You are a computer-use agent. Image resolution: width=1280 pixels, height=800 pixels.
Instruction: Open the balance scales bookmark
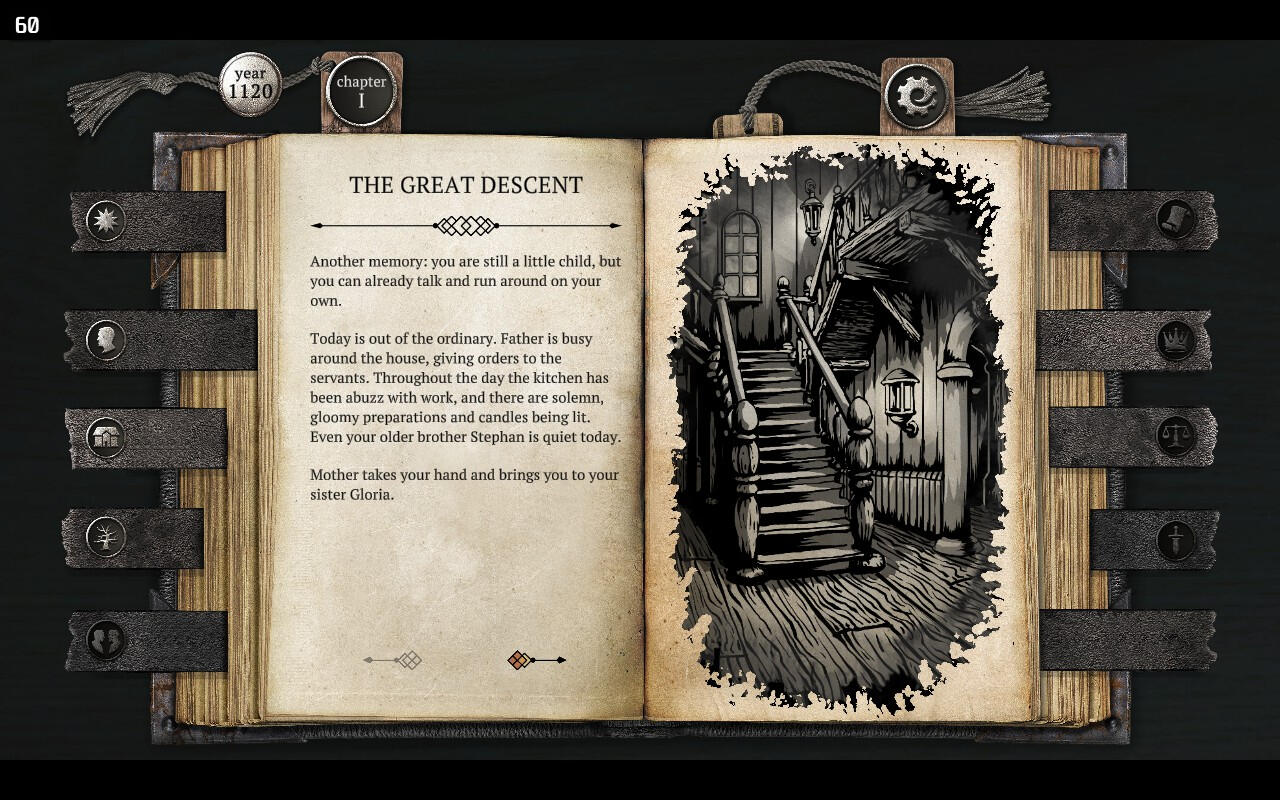point(1176,437)
